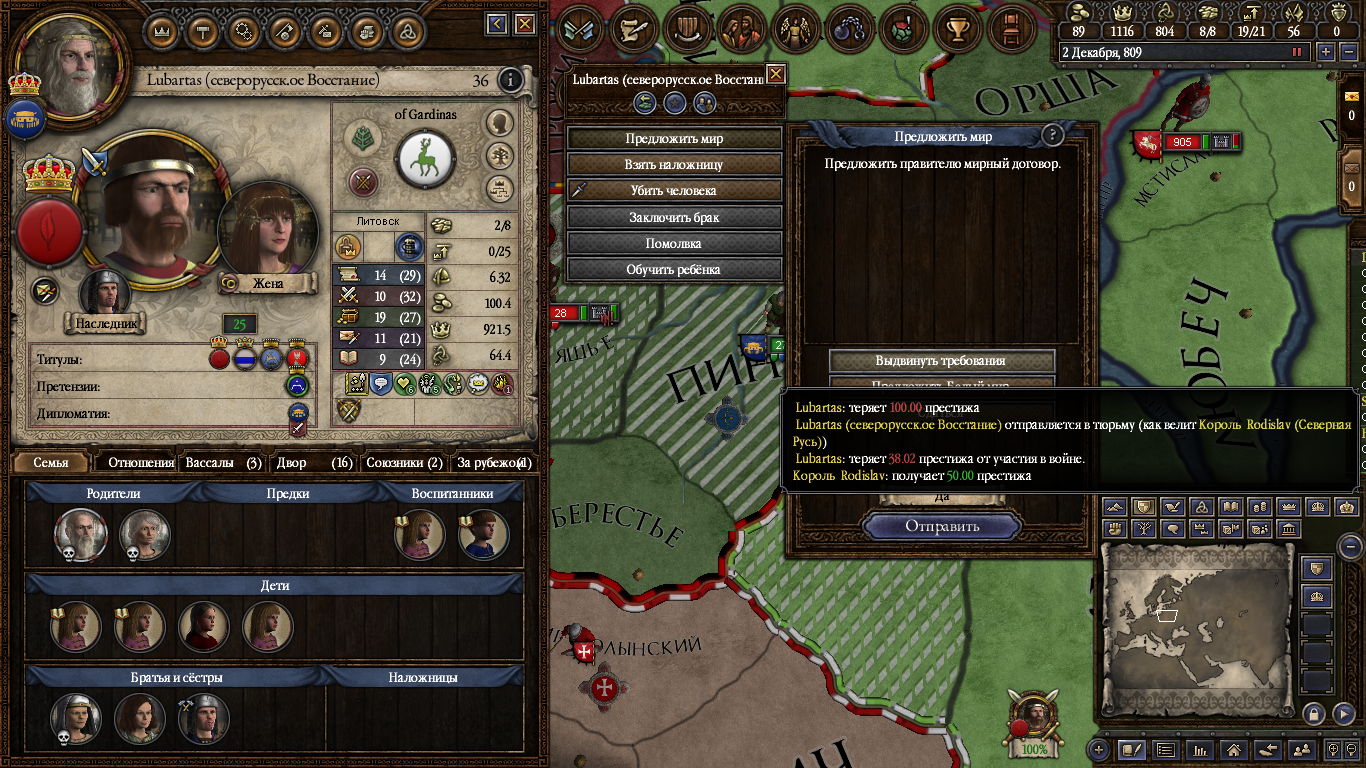This screenshot has height=768, width=1366.
Task: Choose 'Обучить ребёнка' action
Action: click(674, 269)
